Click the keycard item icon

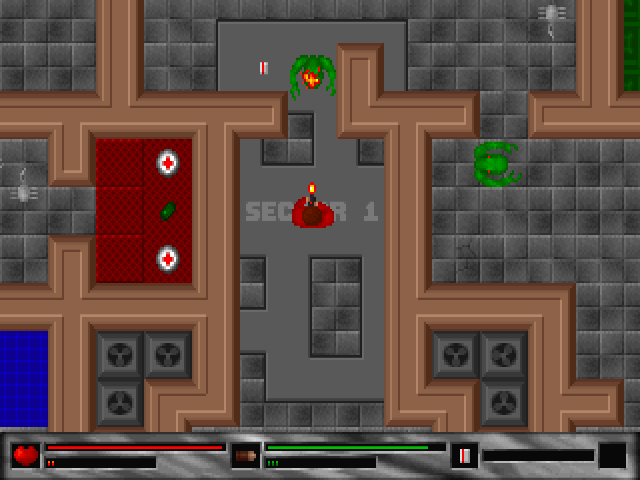pyautogui.click(x=464, y=456)
